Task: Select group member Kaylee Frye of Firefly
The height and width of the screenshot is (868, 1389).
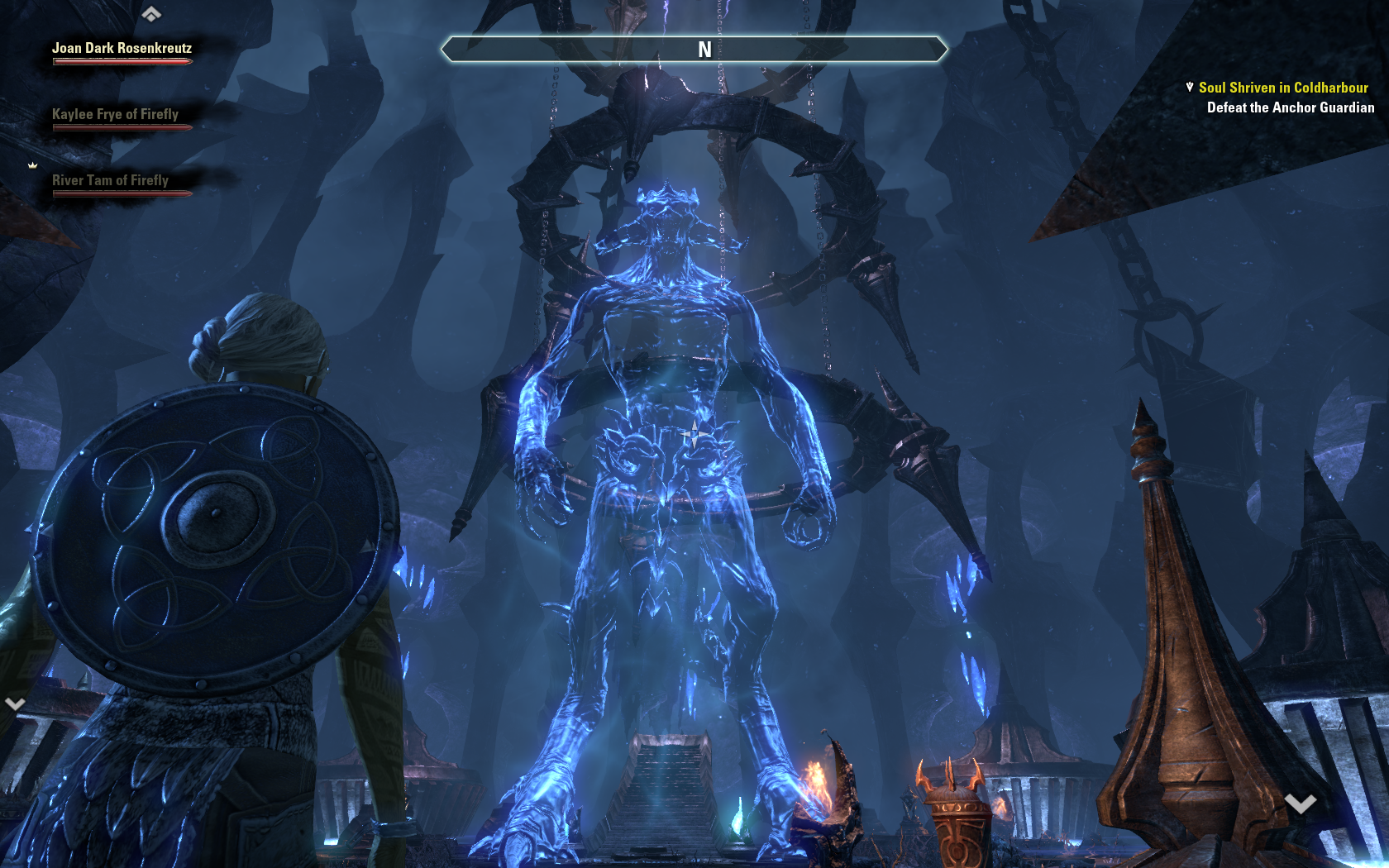Action: click(115, 114)
